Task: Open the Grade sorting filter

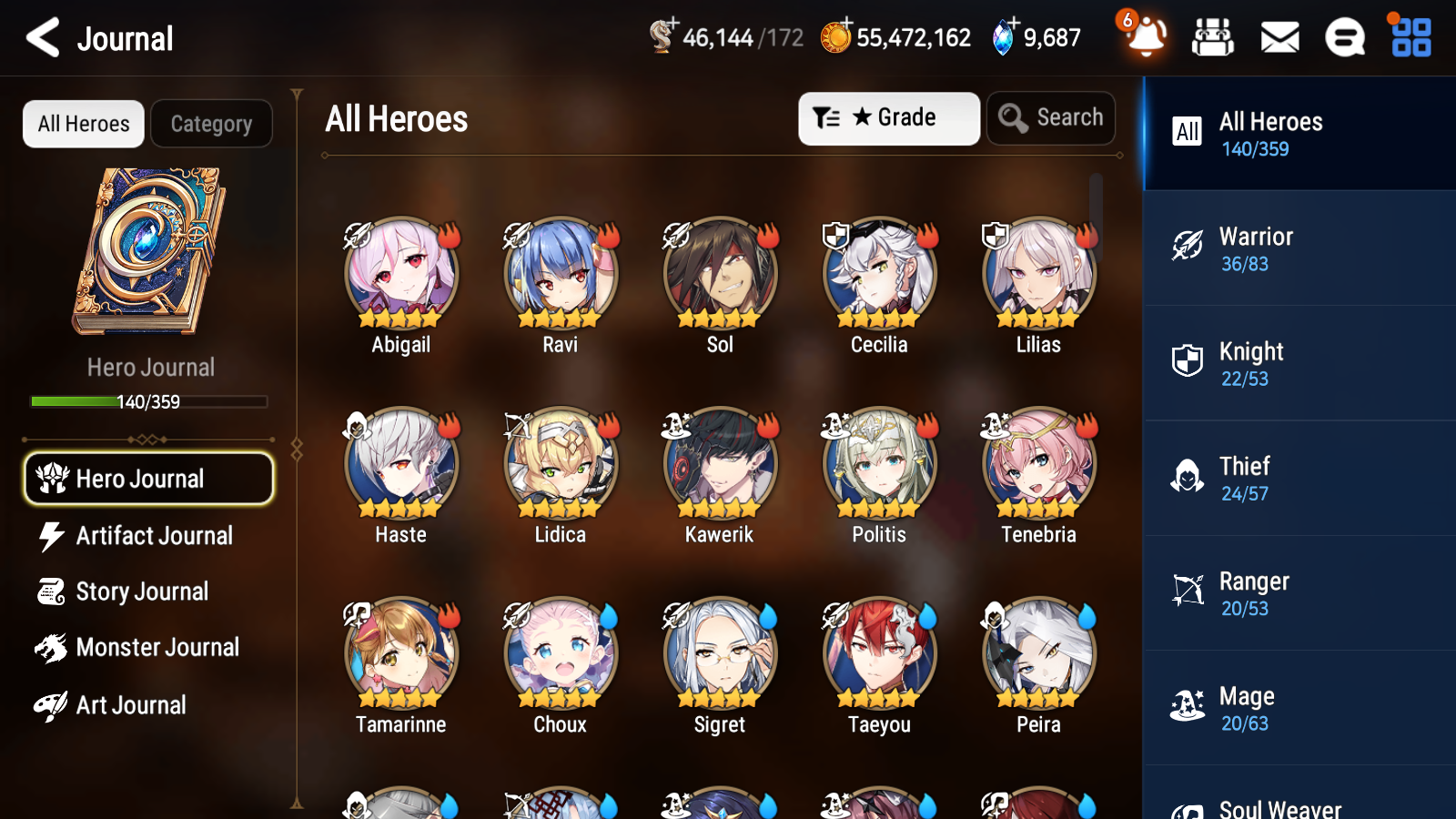Action: [x=888, y=117]
